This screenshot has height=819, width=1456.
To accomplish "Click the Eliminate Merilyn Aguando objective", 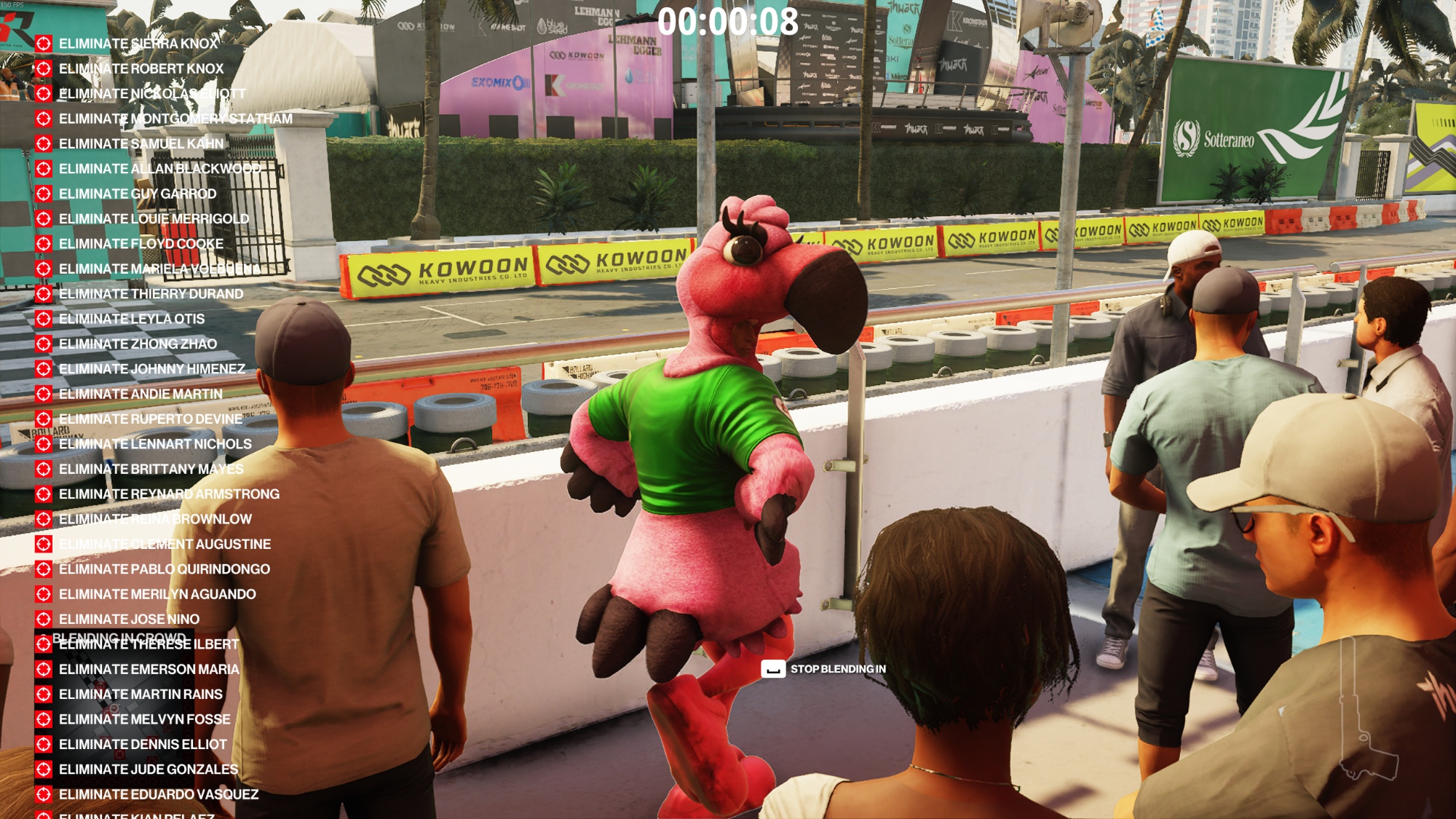I will pos(157,594).
